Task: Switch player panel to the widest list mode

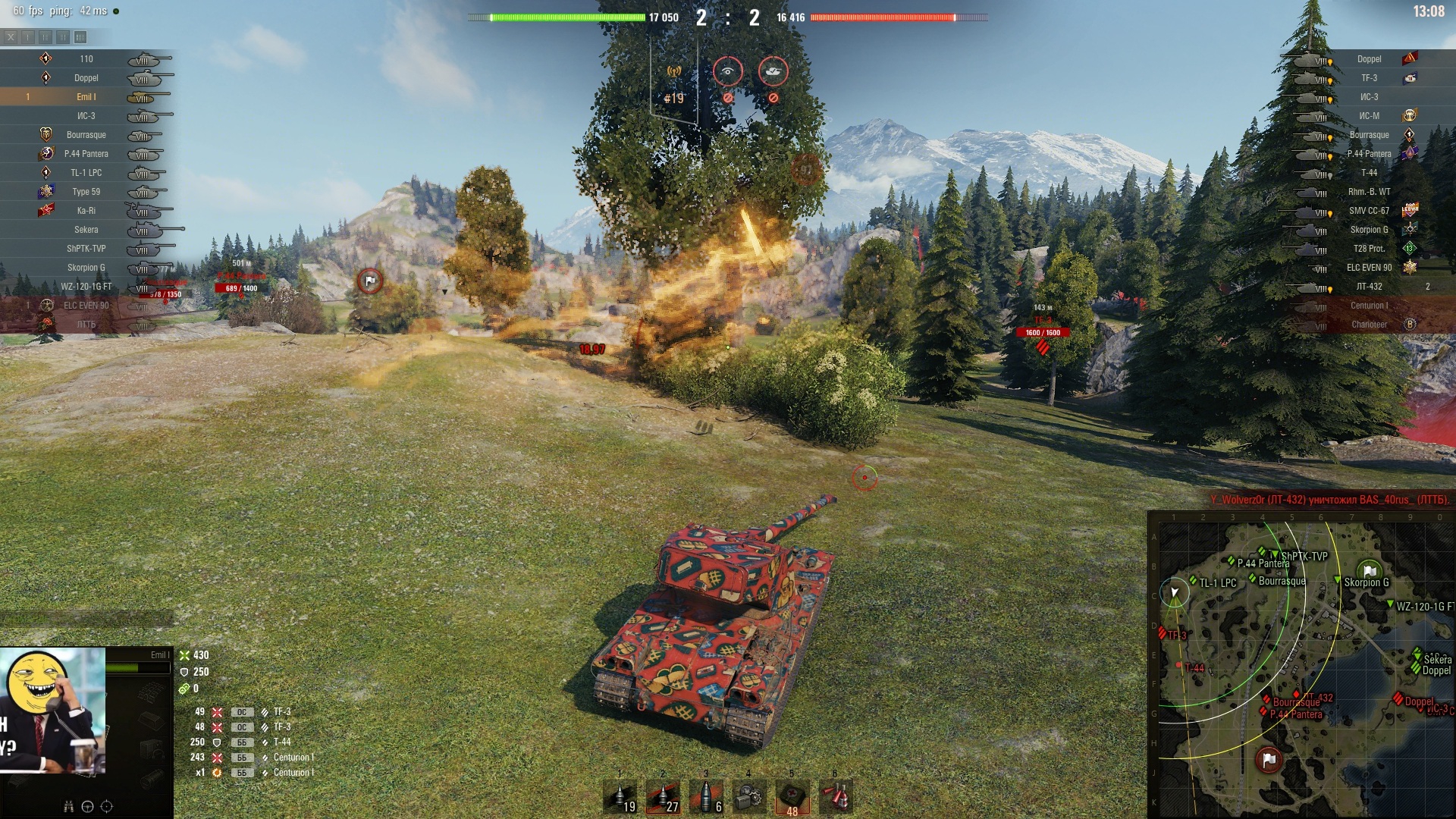Action: coord(80,37)
